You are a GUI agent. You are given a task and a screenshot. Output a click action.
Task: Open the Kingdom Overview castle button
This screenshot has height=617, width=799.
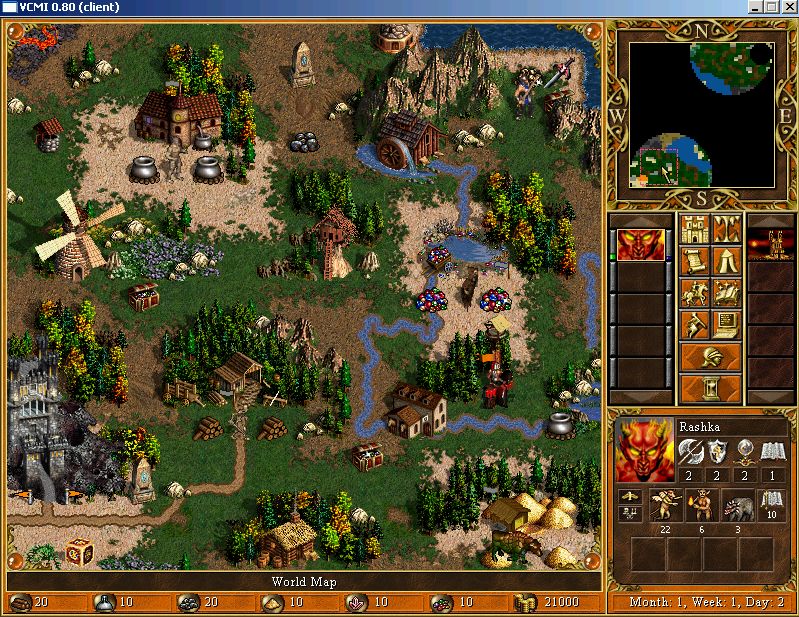tap(694, 229)
